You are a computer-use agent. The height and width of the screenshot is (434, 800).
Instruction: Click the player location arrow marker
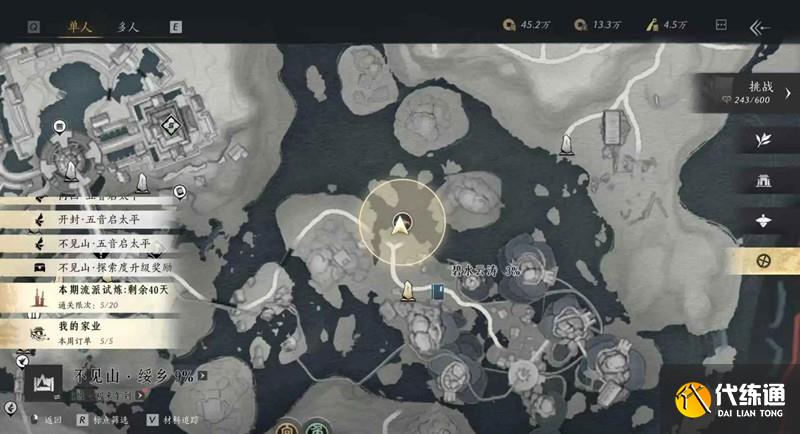(x=403, y=224)
